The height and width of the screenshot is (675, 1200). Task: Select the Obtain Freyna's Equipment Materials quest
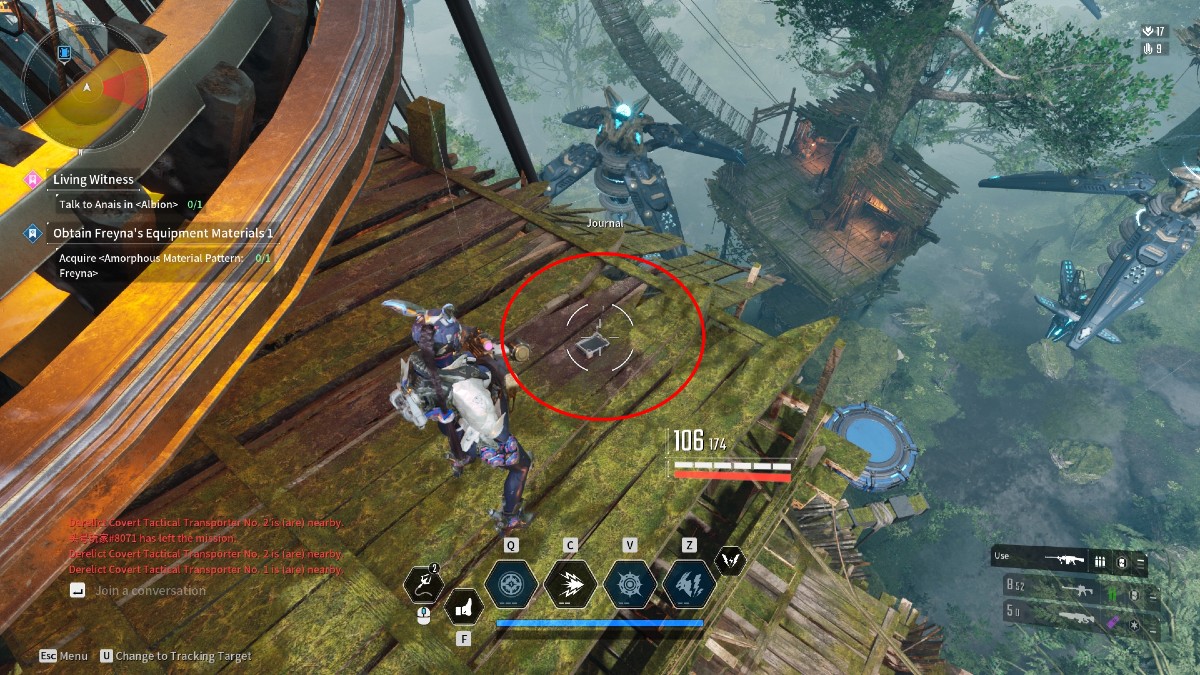(x=163, y=234)
